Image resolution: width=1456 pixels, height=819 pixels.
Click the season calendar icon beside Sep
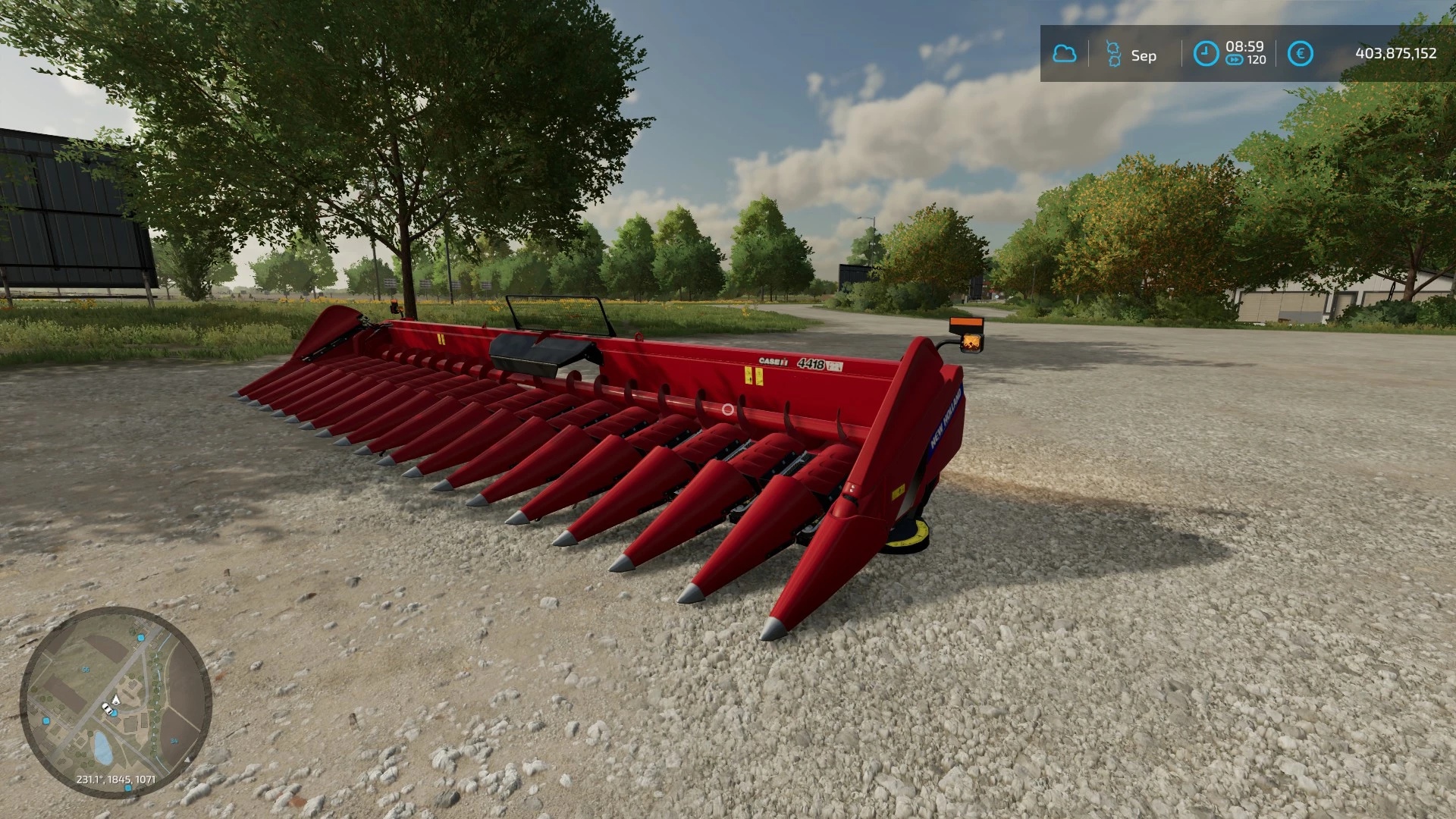[x=1112, y=54]
